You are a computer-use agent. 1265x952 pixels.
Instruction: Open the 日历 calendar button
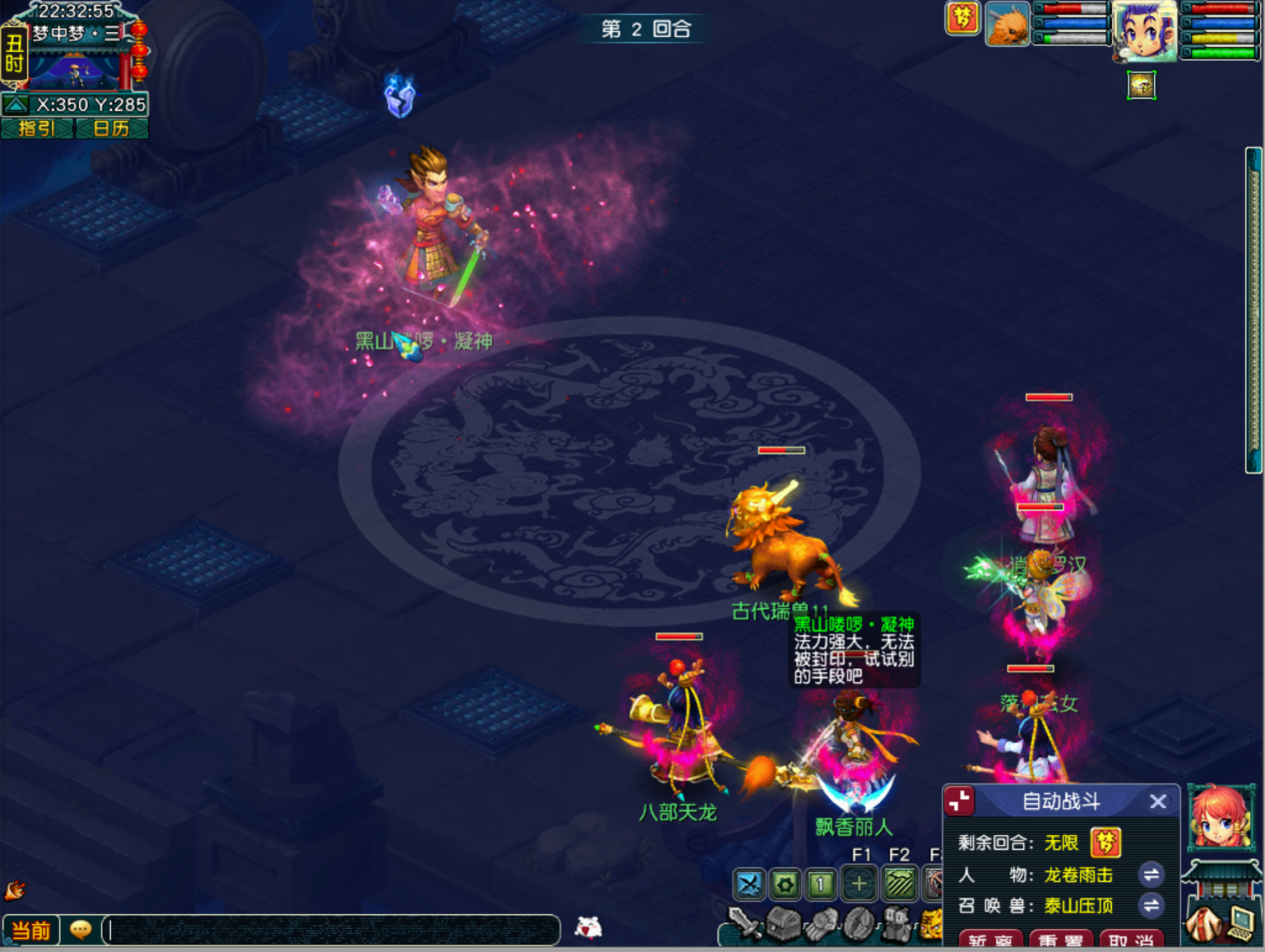click(x=111, y=128)
